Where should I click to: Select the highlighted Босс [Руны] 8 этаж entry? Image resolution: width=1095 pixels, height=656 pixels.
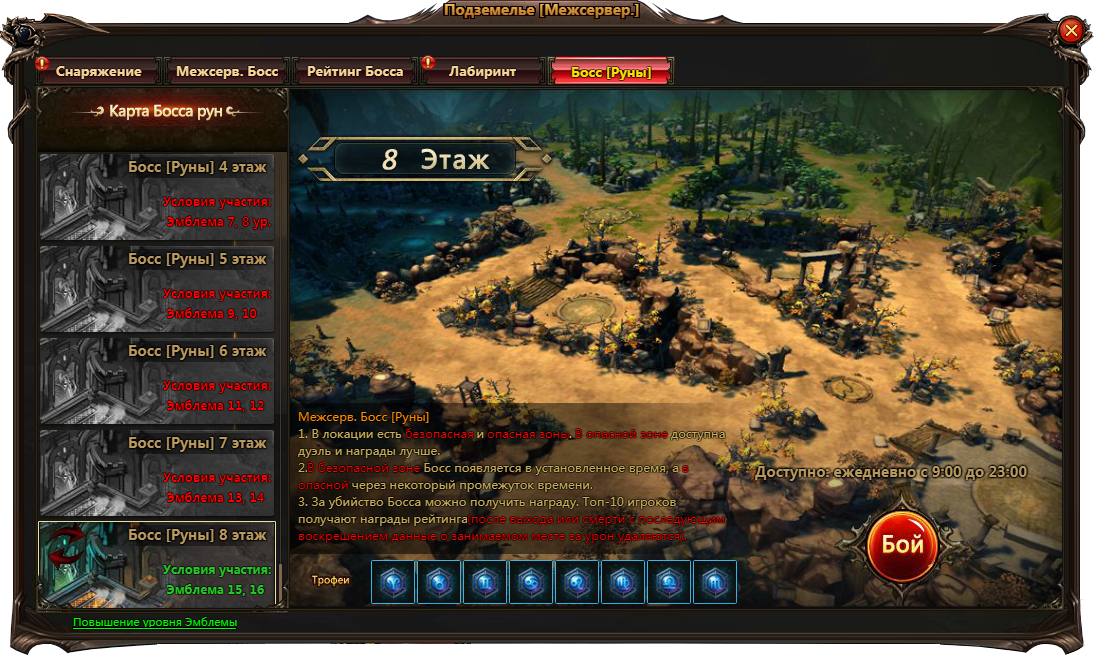point(157,564)
